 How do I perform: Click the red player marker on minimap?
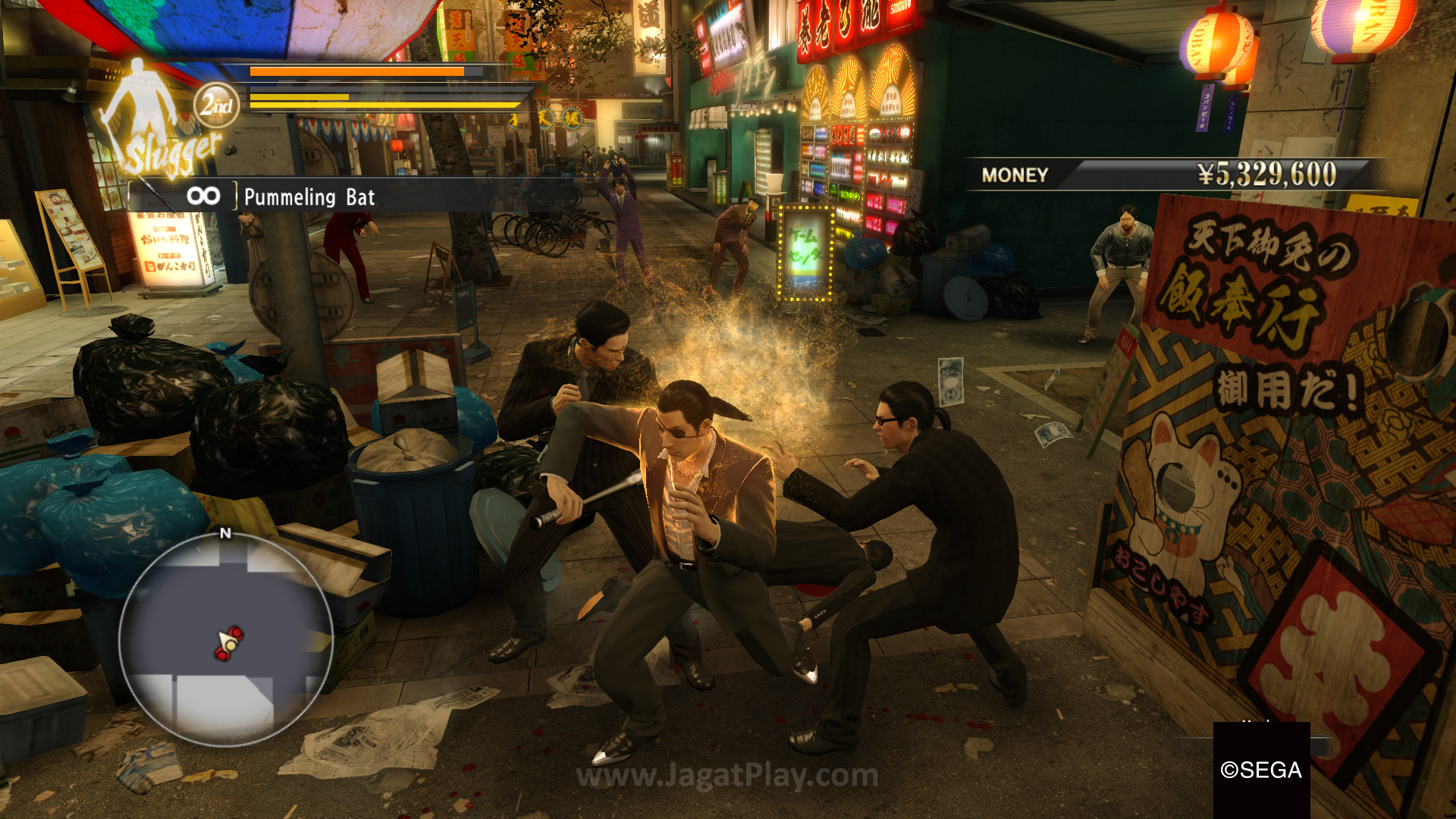pyautogui.click(x=228, y=643)
